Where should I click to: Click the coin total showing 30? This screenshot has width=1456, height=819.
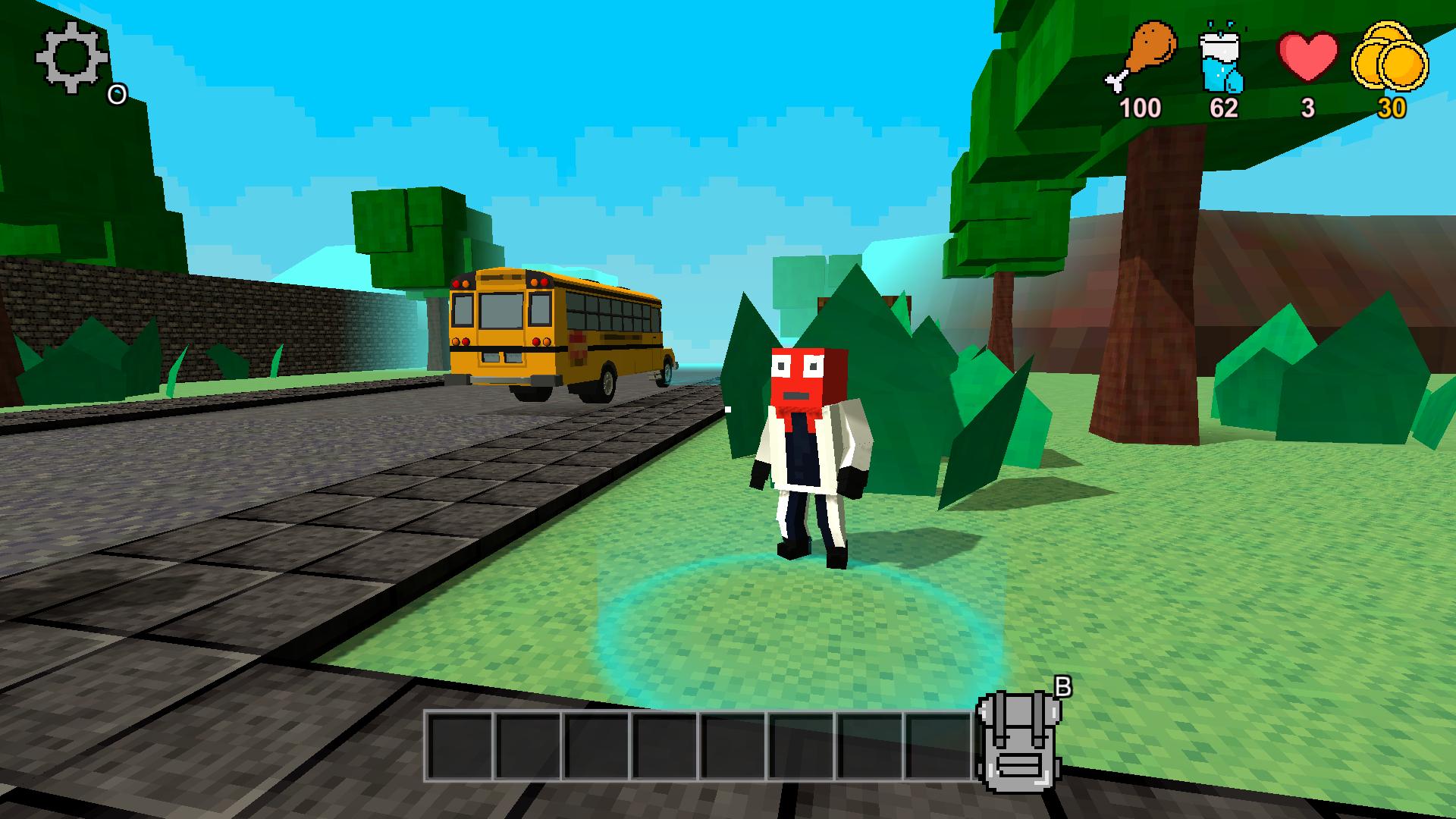point(1394,108)
